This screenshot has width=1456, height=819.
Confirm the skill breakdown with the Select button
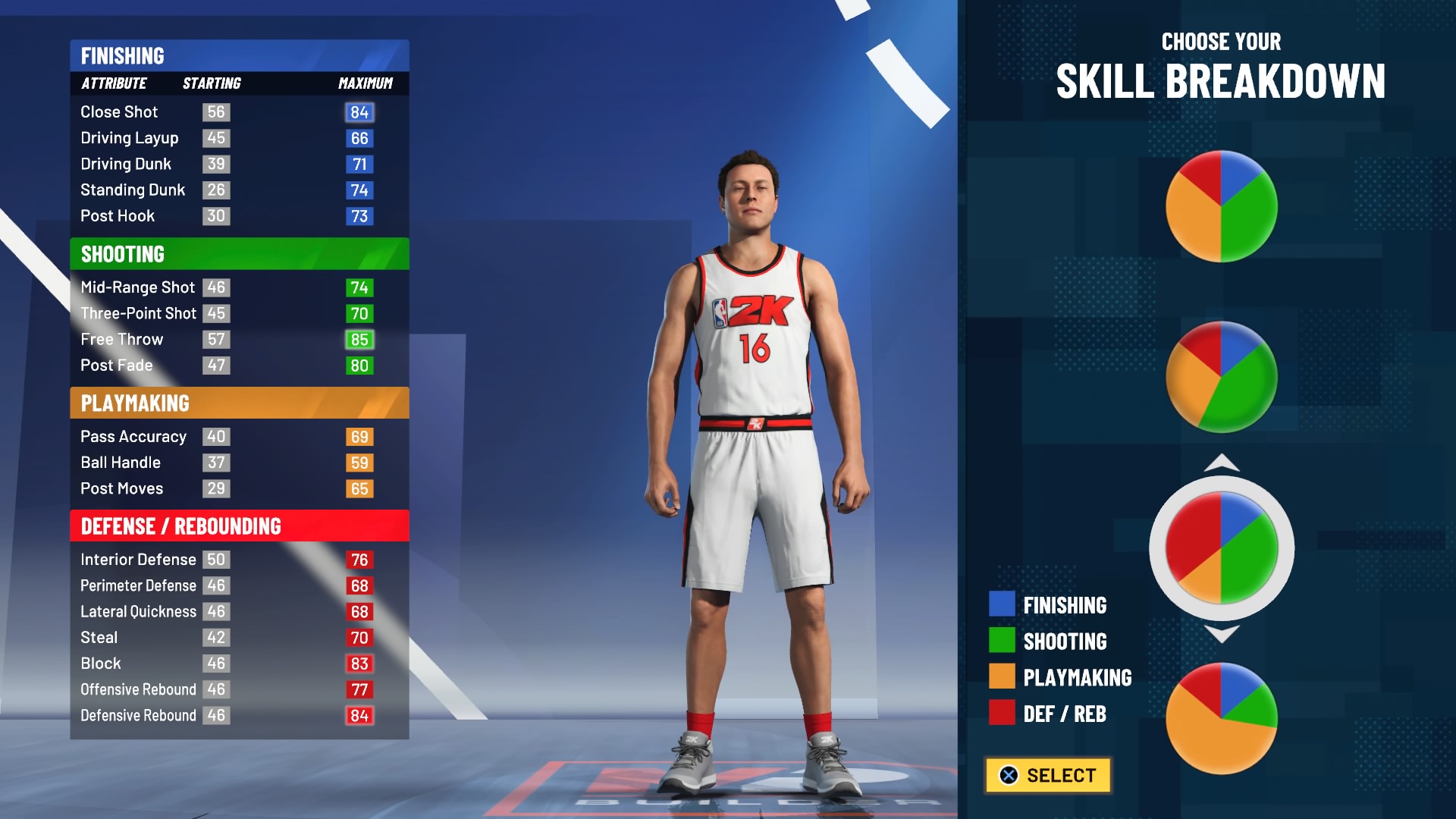point(1048,775)
